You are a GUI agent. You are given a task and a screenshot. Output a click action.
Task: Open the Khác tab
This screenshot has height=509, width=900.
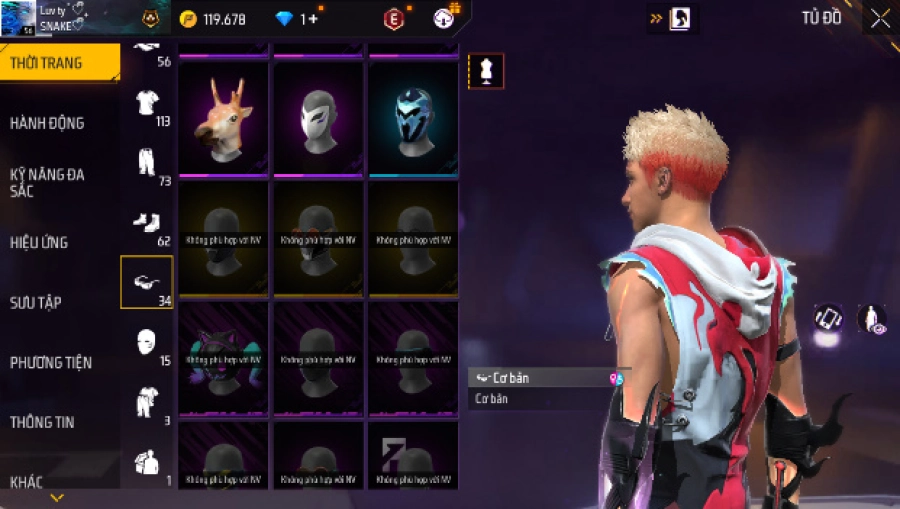(x=27, y=482)
